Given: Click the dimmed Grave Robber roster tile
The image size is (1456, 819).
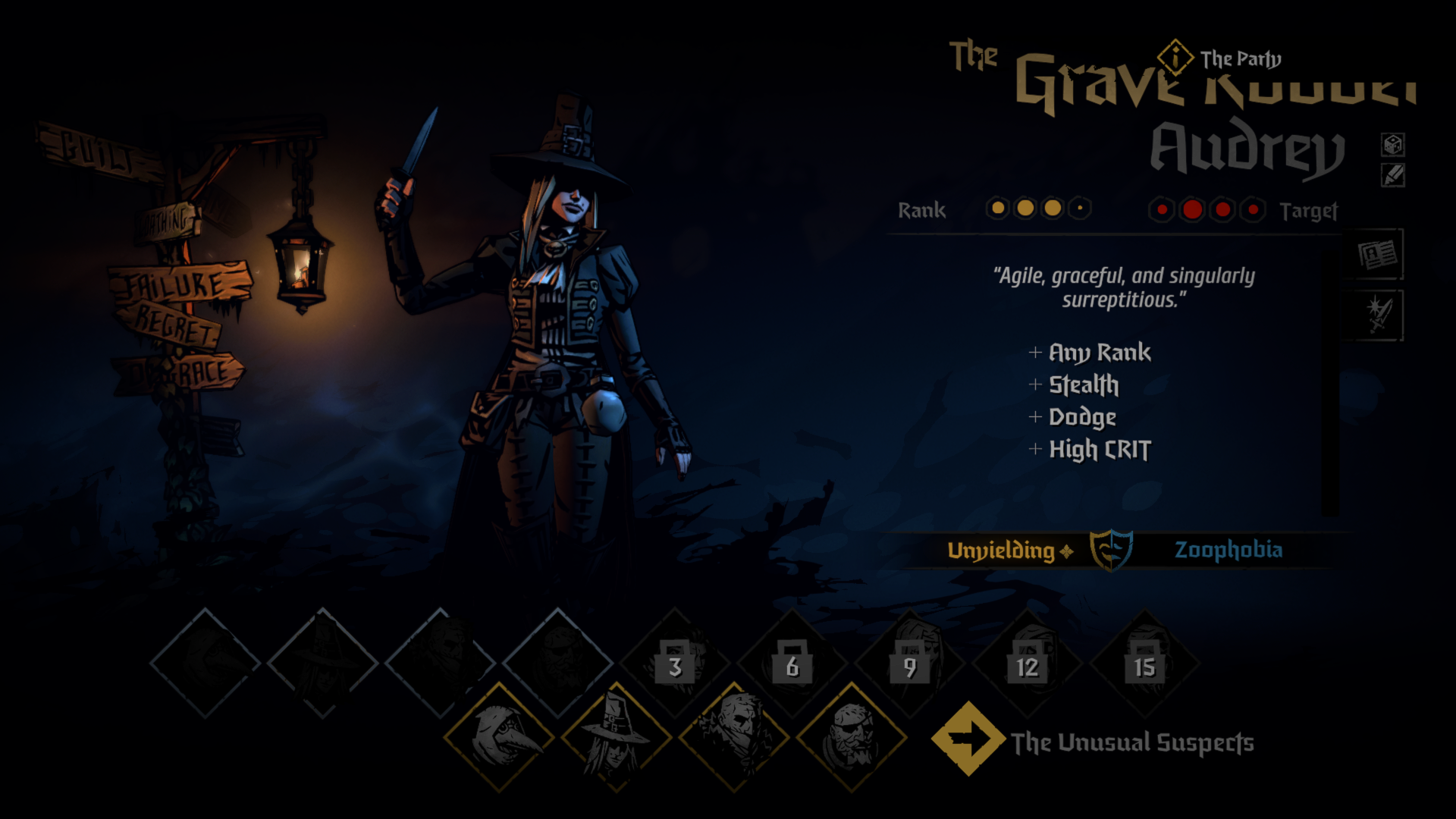Looking at the screenshot, I should coord(322,662).
